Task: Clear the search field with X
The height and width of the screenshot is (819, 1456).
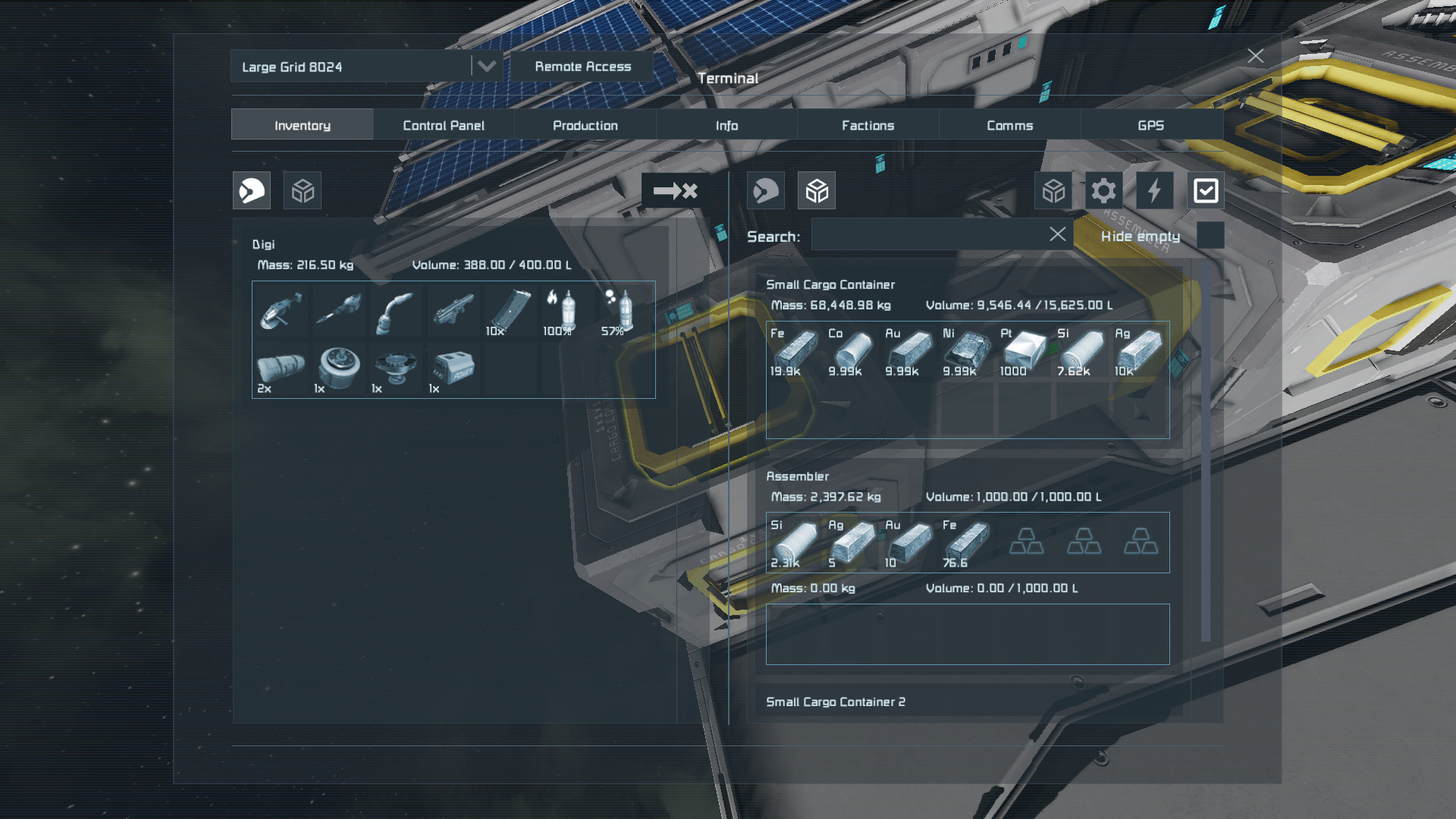Action: pos(1057,234)
